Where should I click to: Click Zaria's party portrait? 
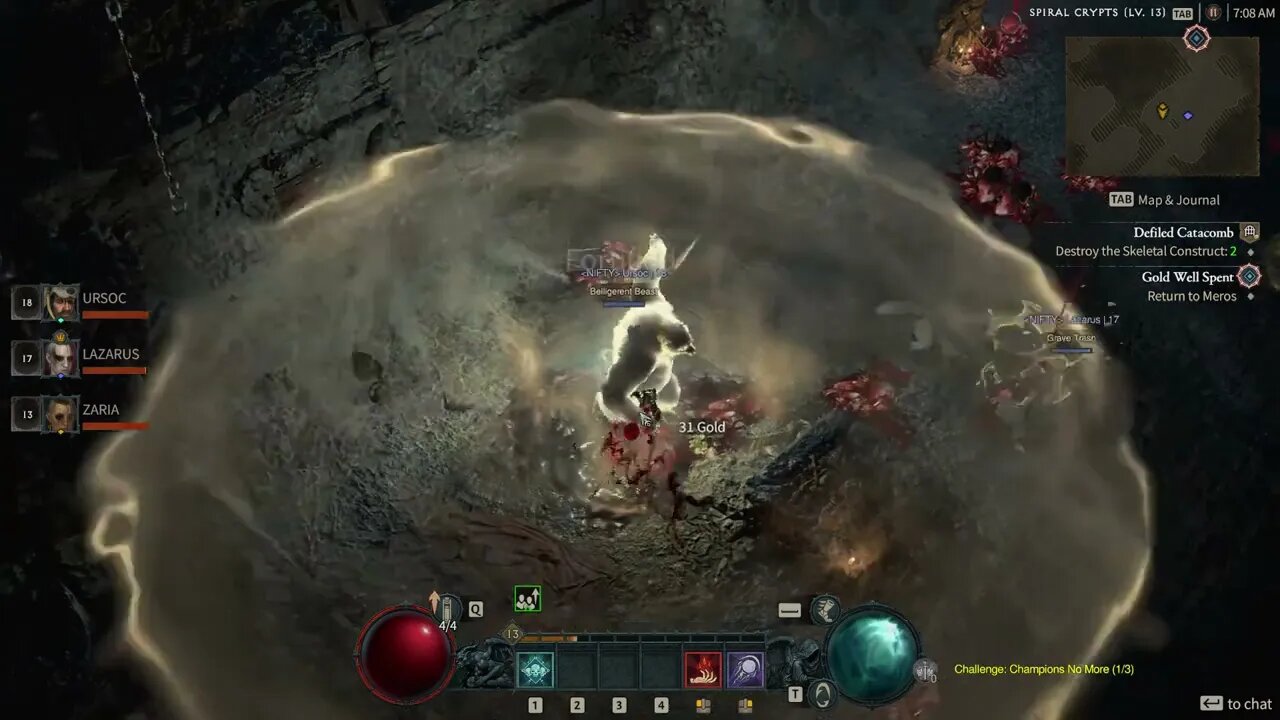coord(61,414)
